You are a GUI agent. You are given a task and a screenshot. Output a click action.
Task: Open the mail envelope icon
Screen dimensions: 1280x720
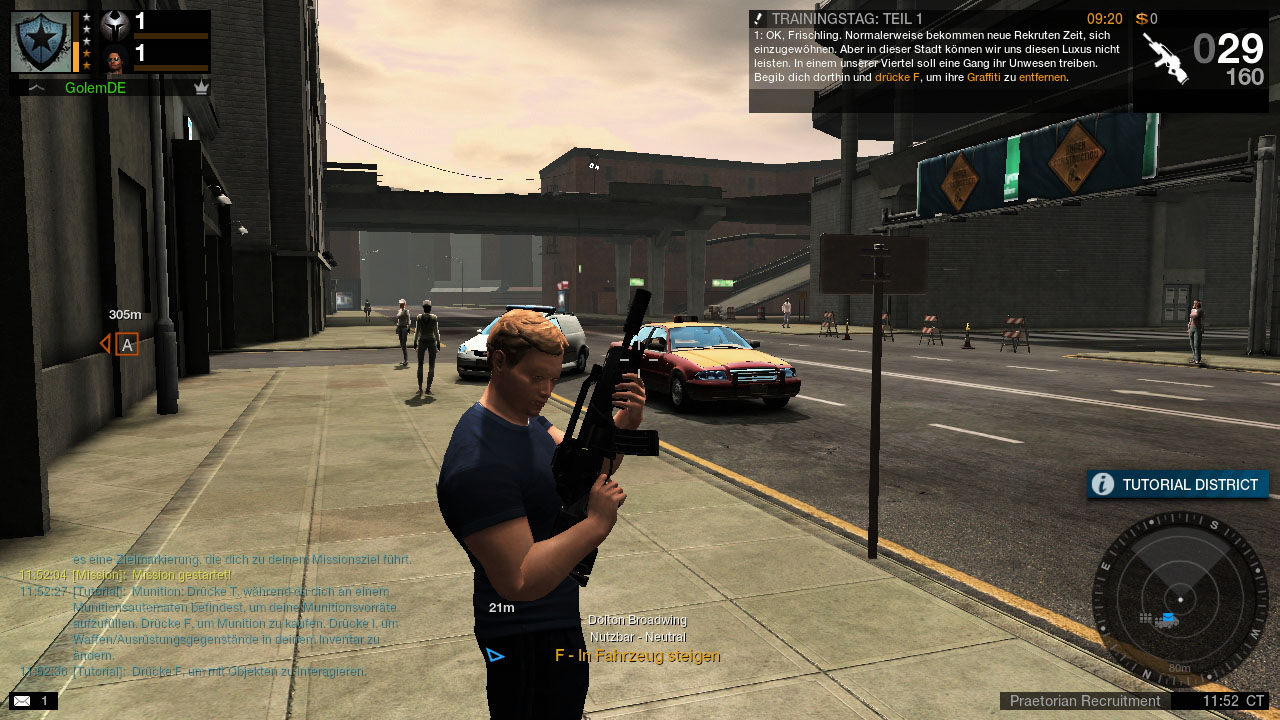22,701
